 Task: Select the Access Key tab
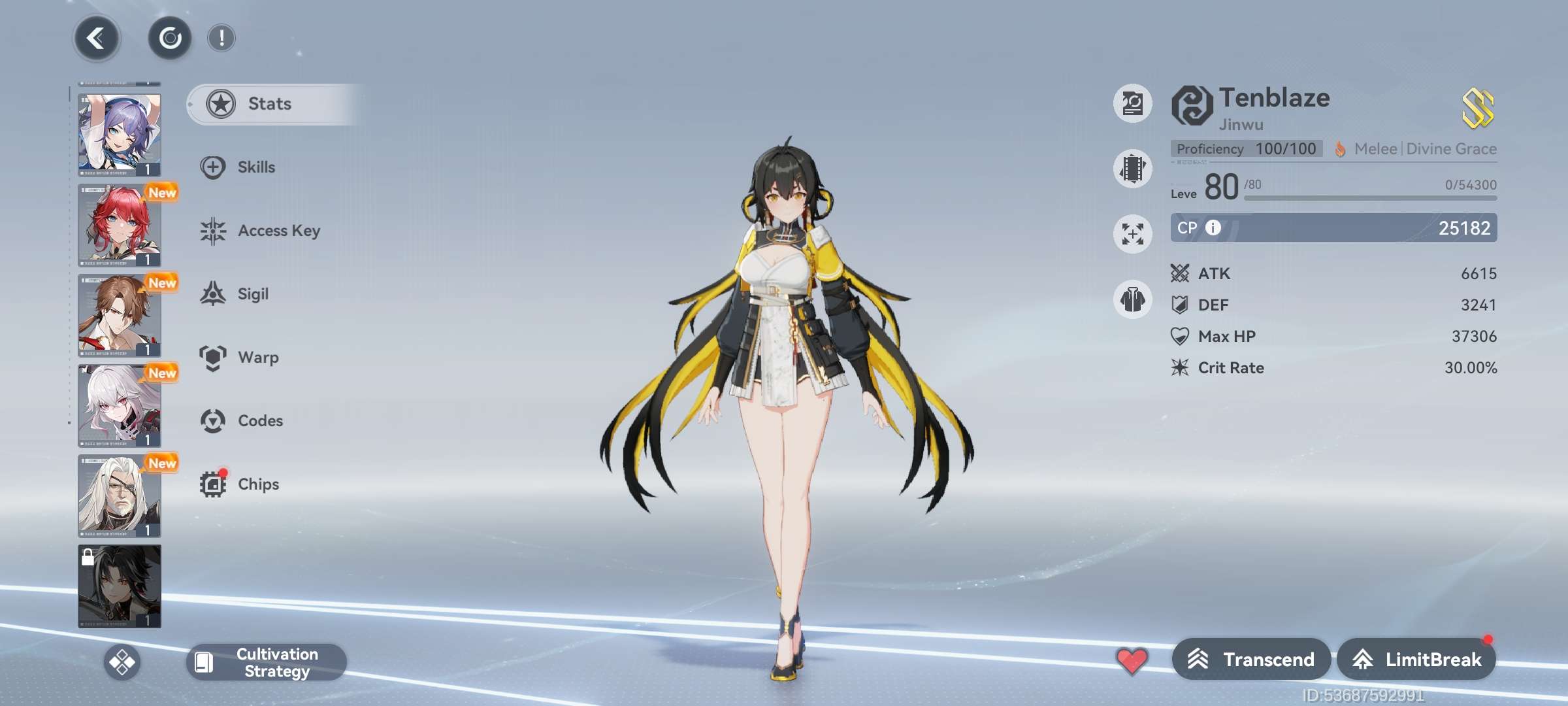[x=278, y=231]
